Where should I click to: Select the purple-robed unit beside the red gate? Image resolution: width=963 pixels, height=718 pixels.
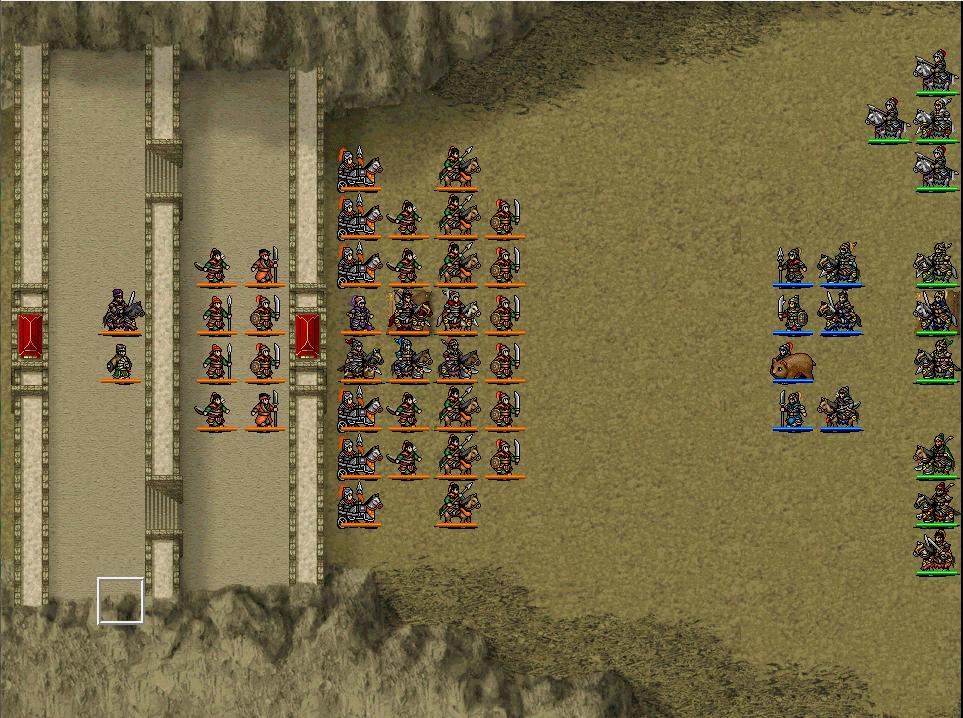(359, 314)
